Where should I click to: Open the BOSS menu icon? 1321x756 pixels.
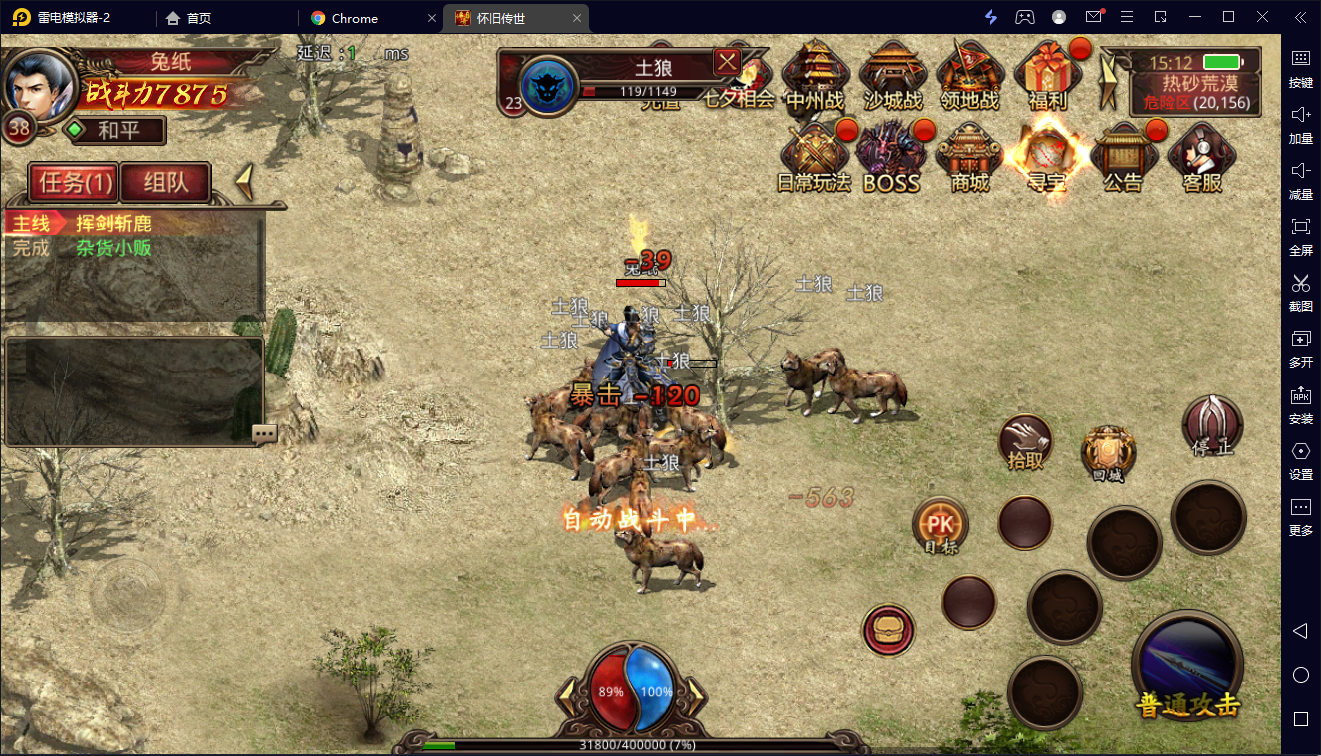(891, 156)
